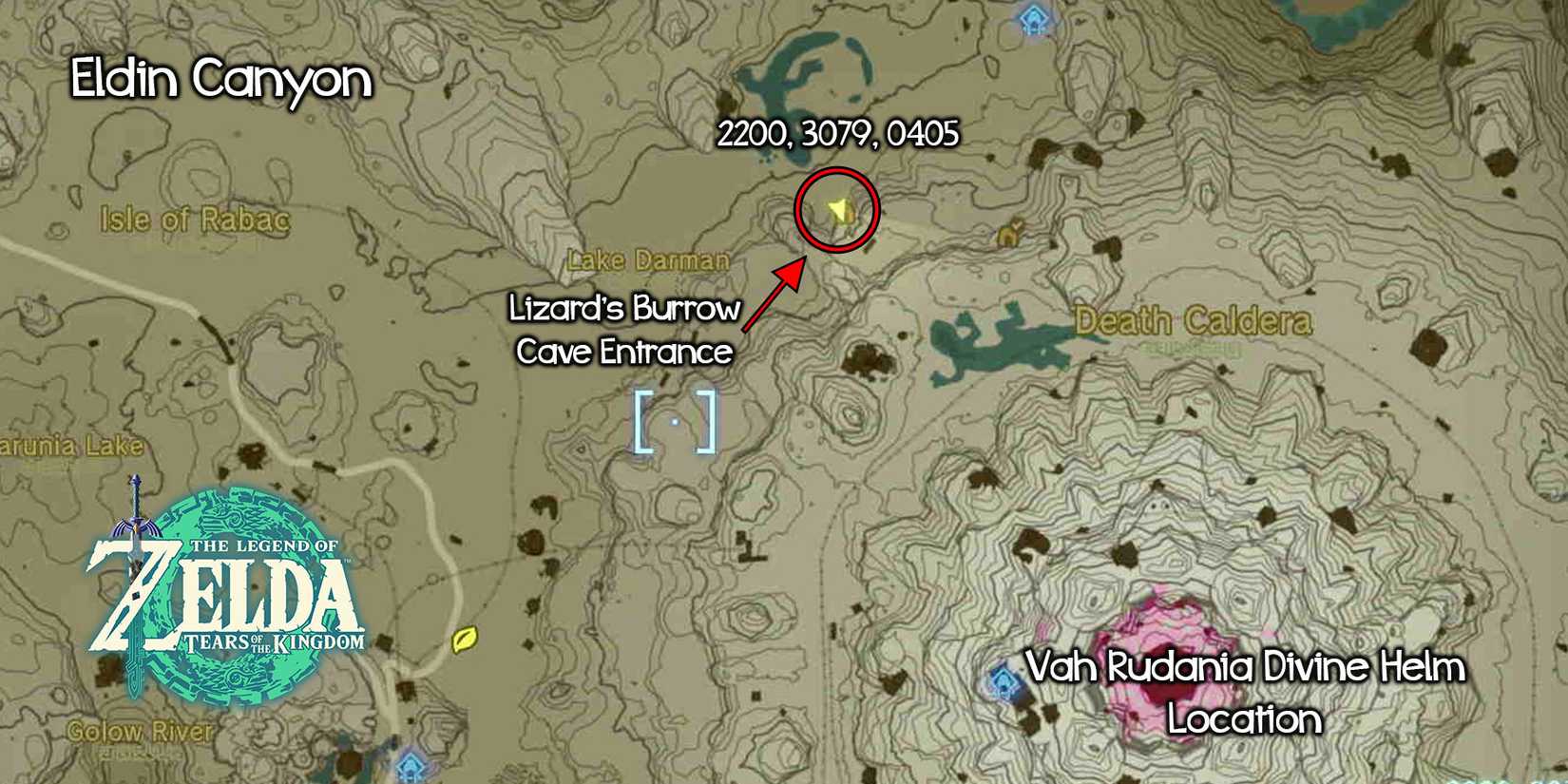1568x784 pixels.
Task: Select the shrine icon above the Vah Rudania text
Action: tap(1004, 680)
